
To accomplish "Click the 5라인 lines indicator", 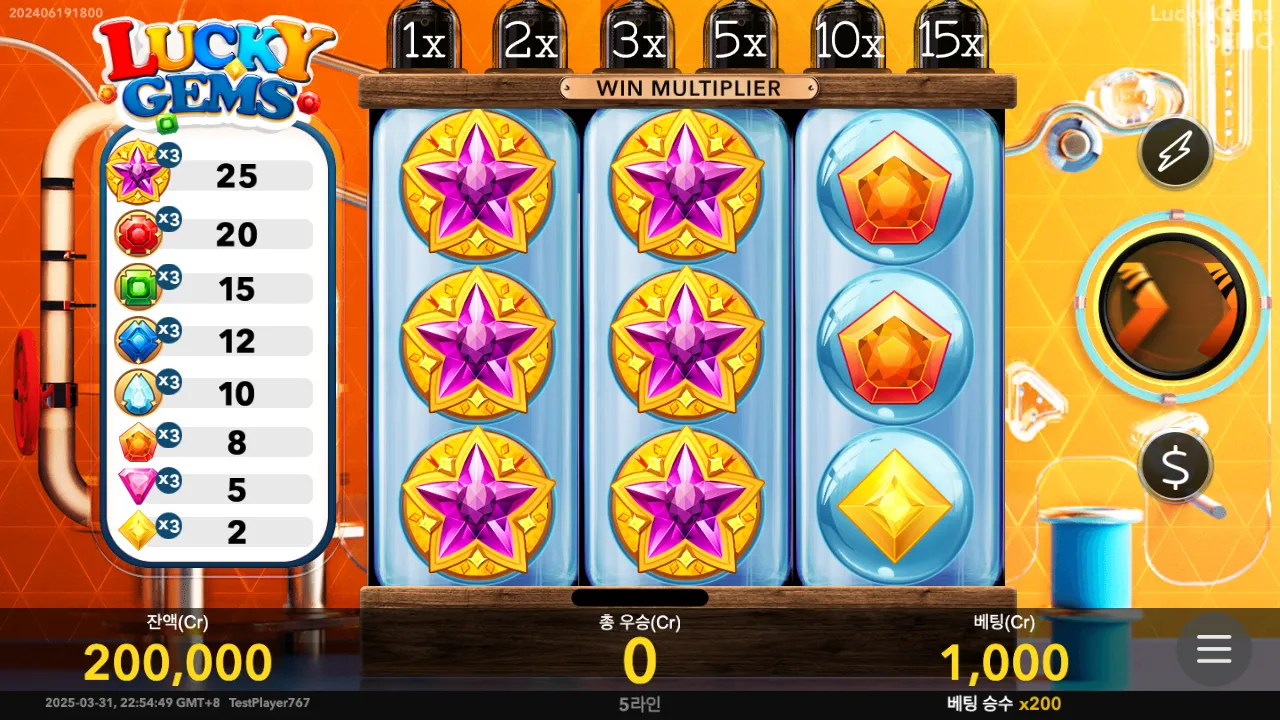I will (640, 704).
